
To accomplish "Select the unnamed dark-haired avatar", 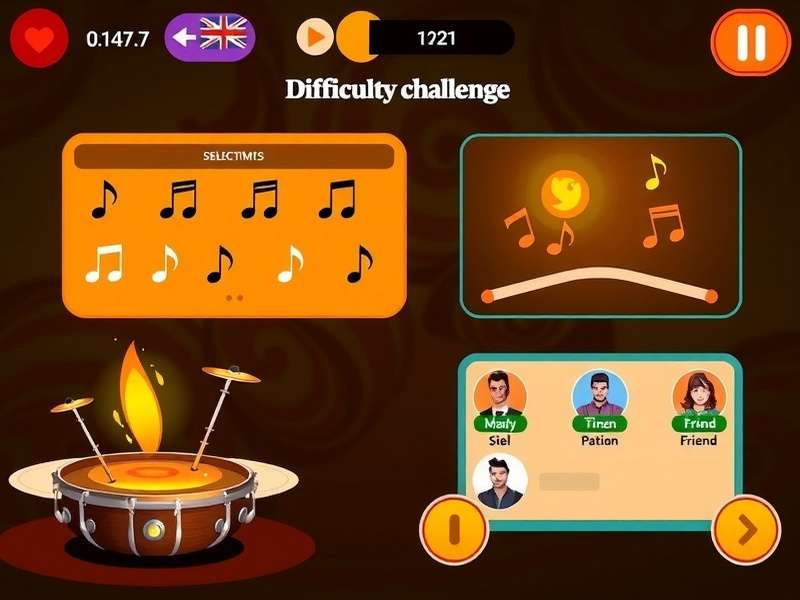I will [x=499, y=482].
